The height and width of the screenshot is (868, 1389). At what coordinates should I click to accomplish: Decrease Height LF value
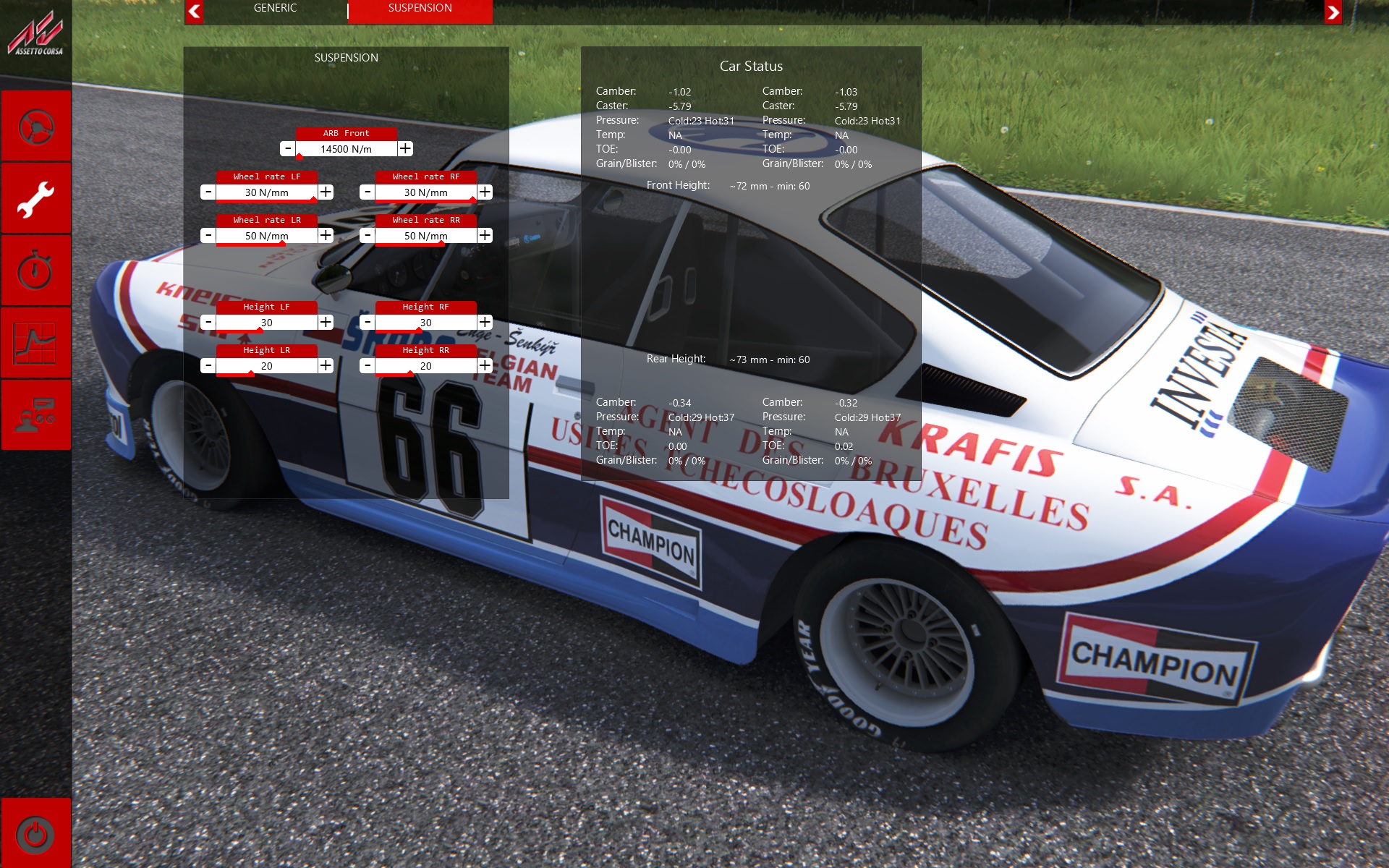tap(208, 322)
